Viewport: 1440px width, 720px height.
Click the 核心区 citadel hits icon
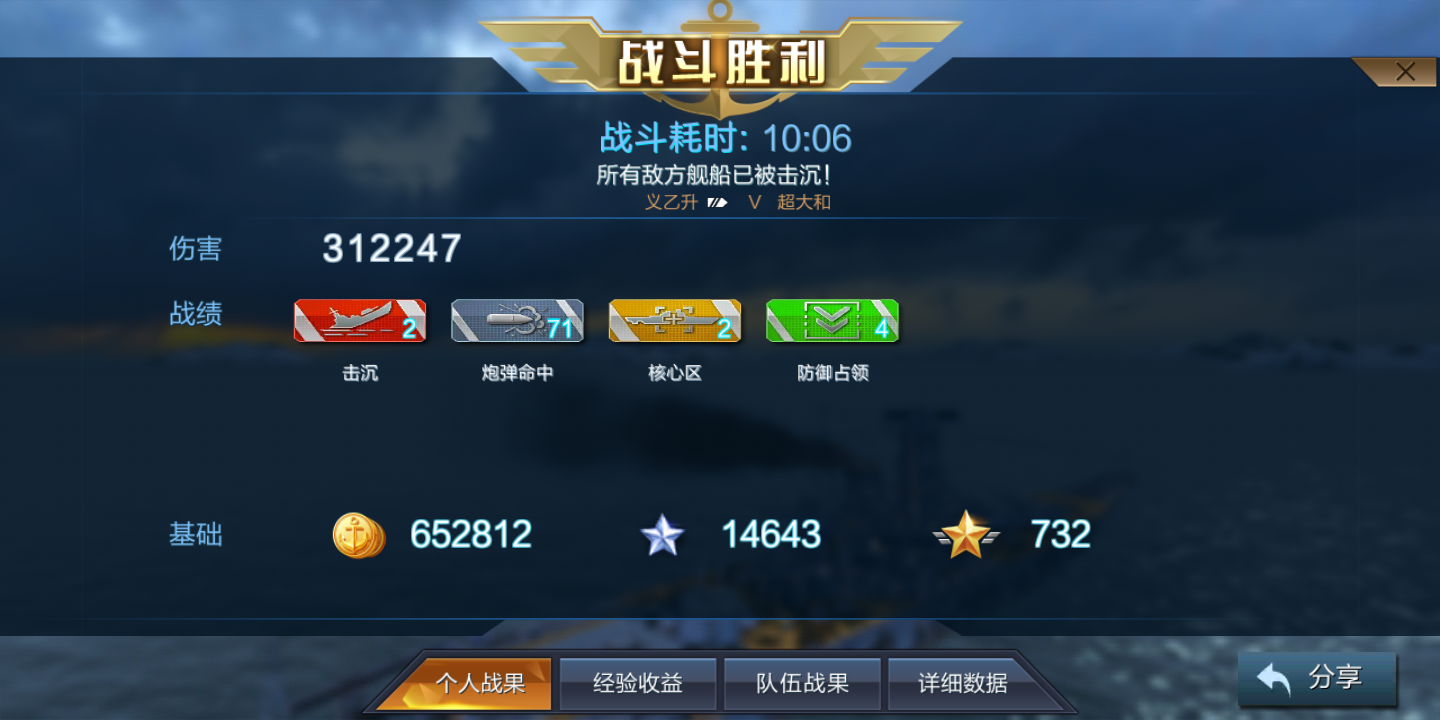675,321
